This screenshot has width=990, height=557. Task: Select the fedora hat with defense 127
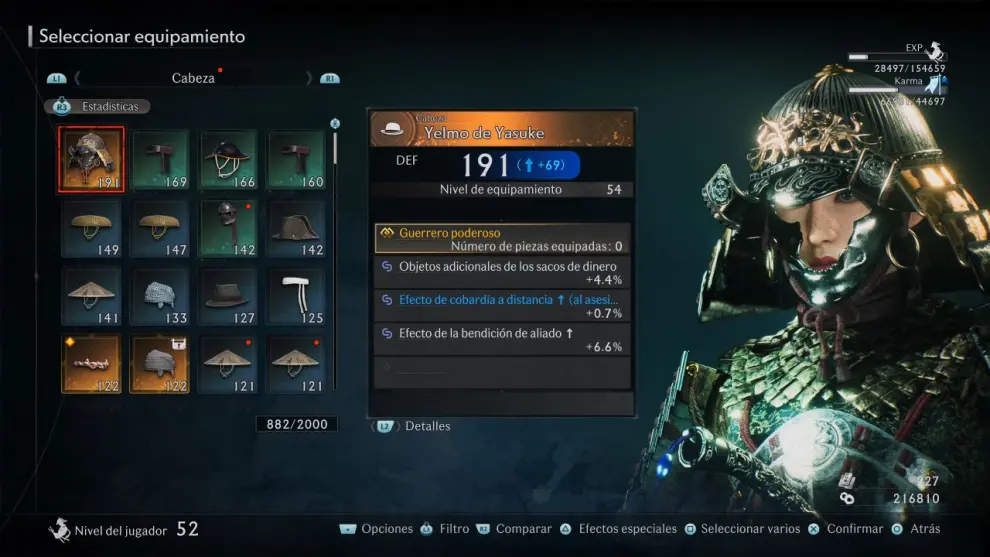point(228,296)
